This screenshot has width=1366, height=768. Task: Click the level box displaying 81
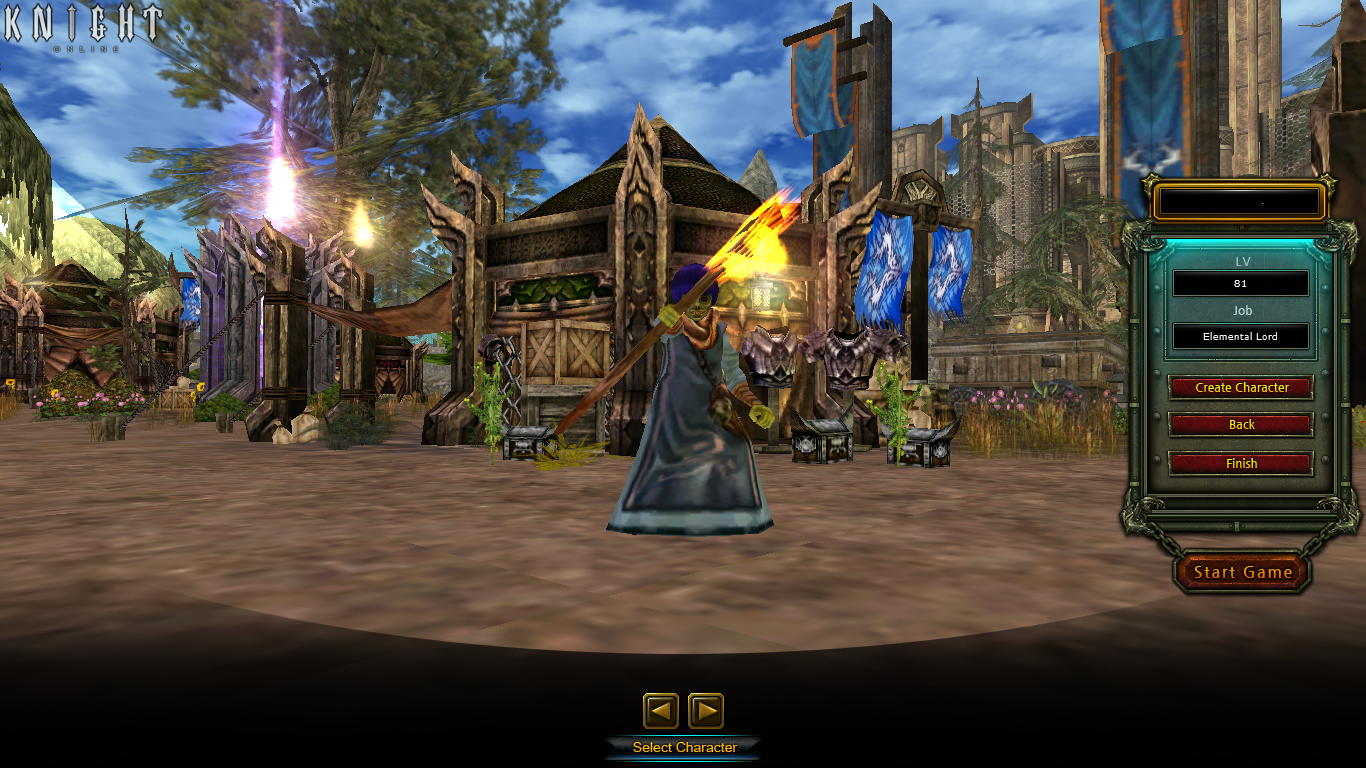click(1241, 283)
